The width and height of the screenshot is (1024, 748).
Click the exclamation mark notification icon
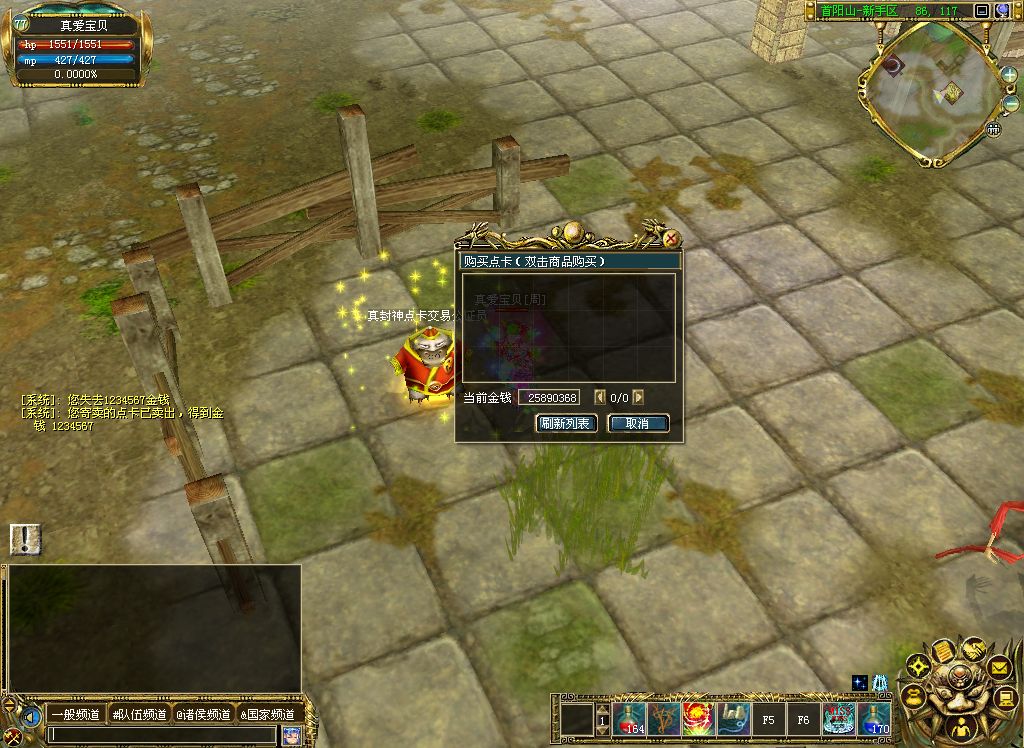point(25,539)
